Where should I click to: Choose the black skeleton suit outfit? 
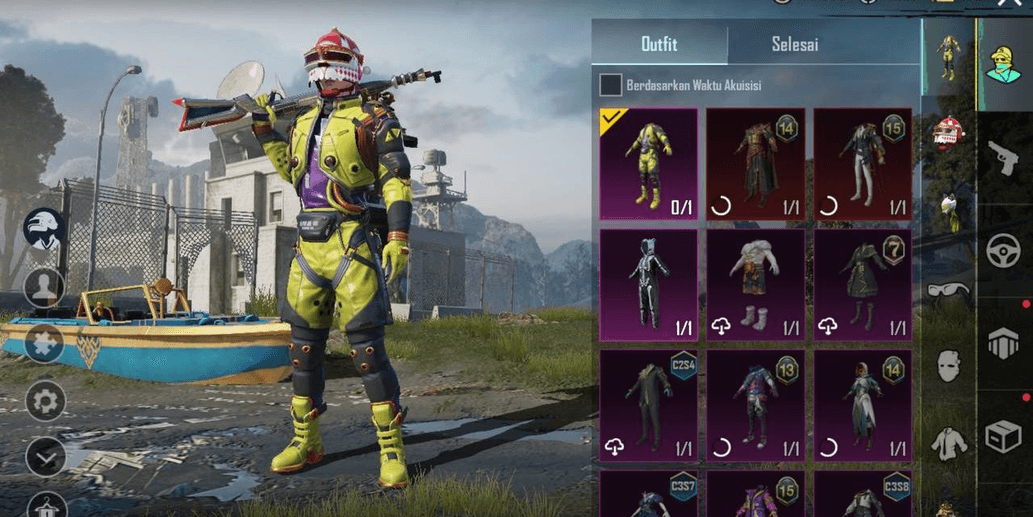(x=648, y=285)
